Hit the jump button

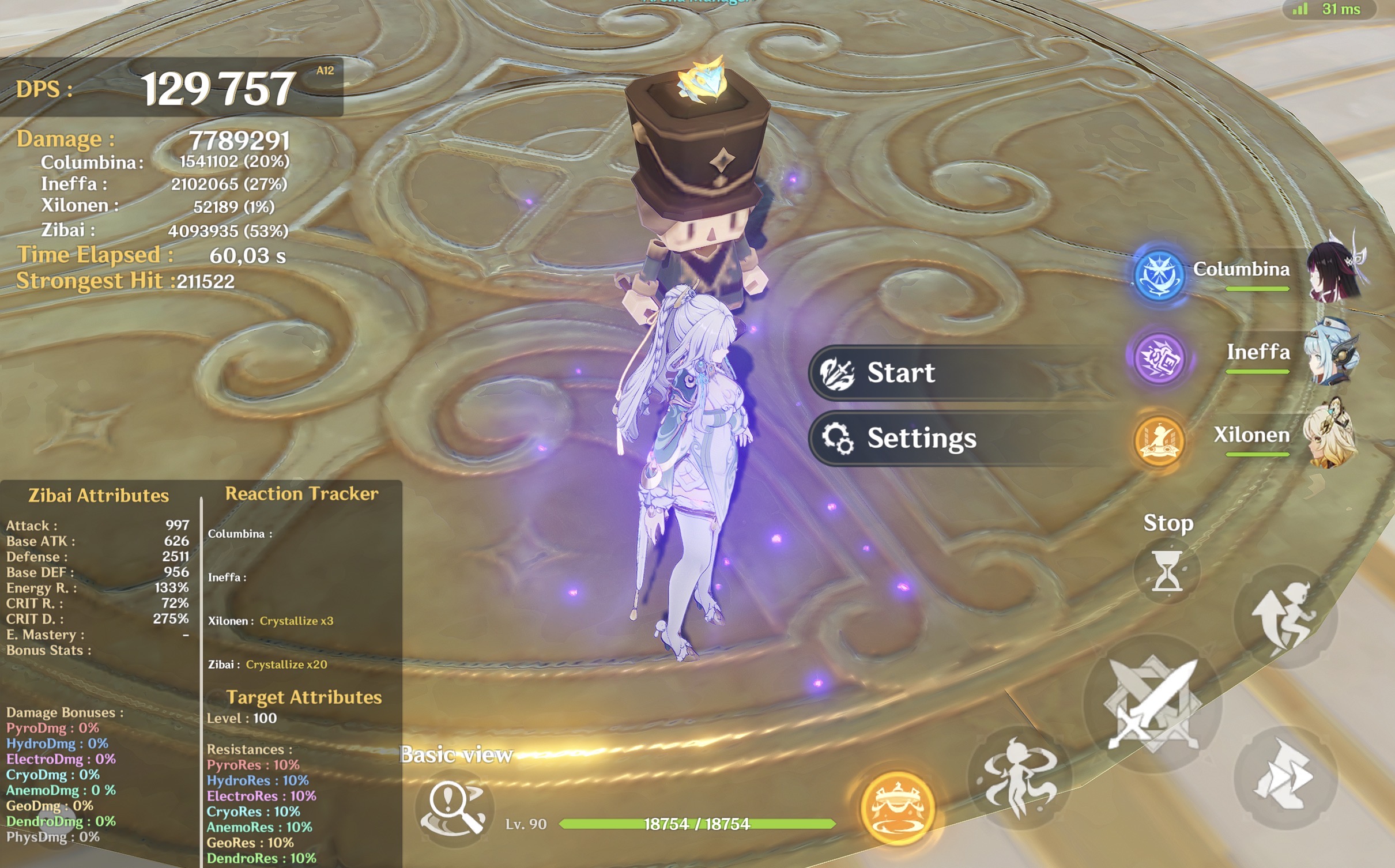click(x=1285, y=617)
